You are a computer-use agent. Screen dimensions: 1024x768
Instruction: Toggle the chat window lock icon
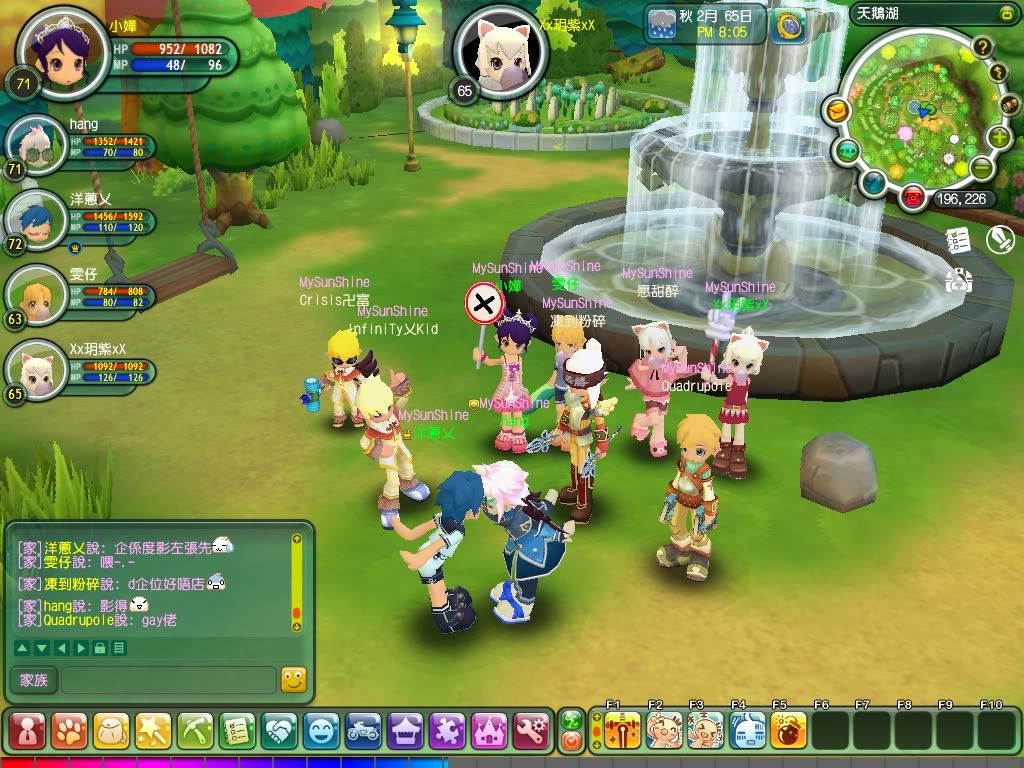click(99, 648)
